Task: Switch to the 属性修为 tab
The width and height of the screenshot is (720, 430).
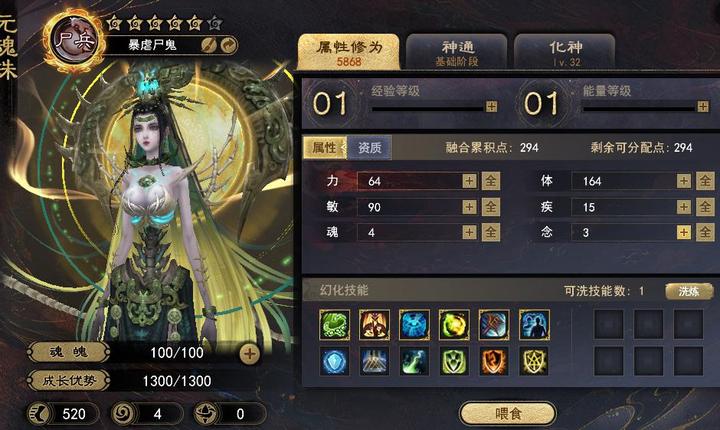Action: coord(348,52)
